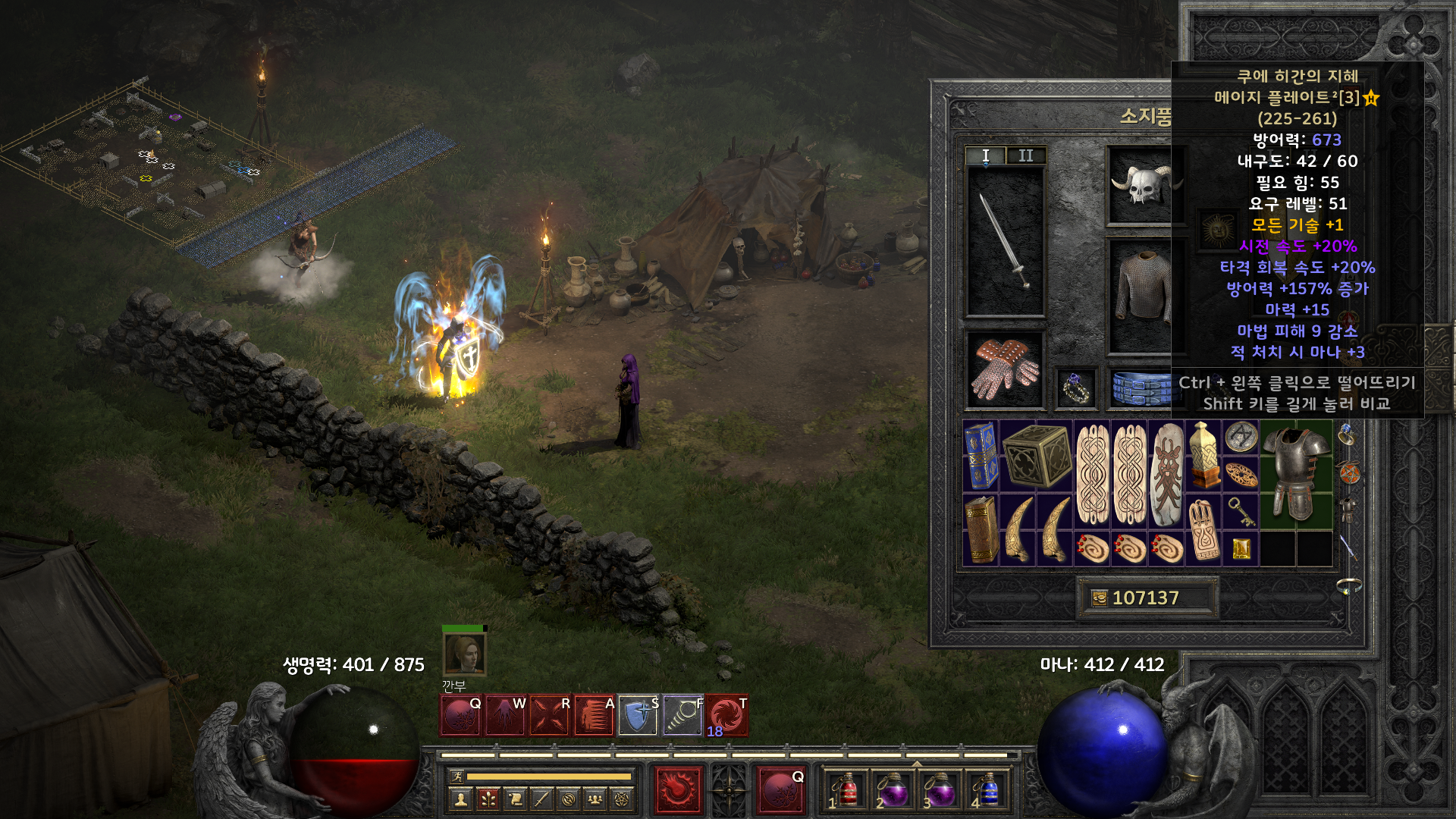Pick up the Mage Plate armor

click(x=1296, y=474)
